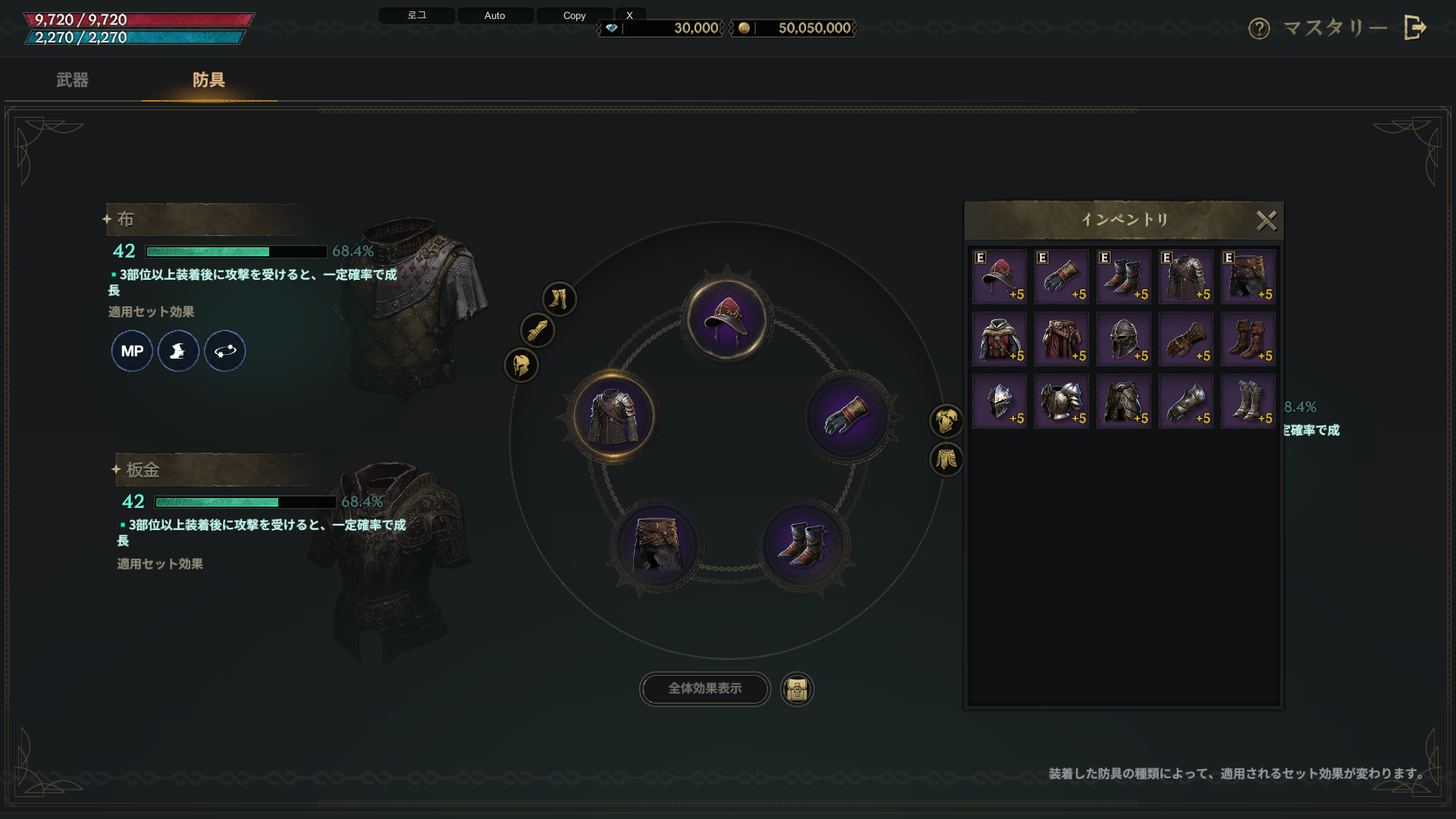Click the MP set effect icon
Screen dimensions: 1456x819
pyautogui.click(x=132, y=351)
